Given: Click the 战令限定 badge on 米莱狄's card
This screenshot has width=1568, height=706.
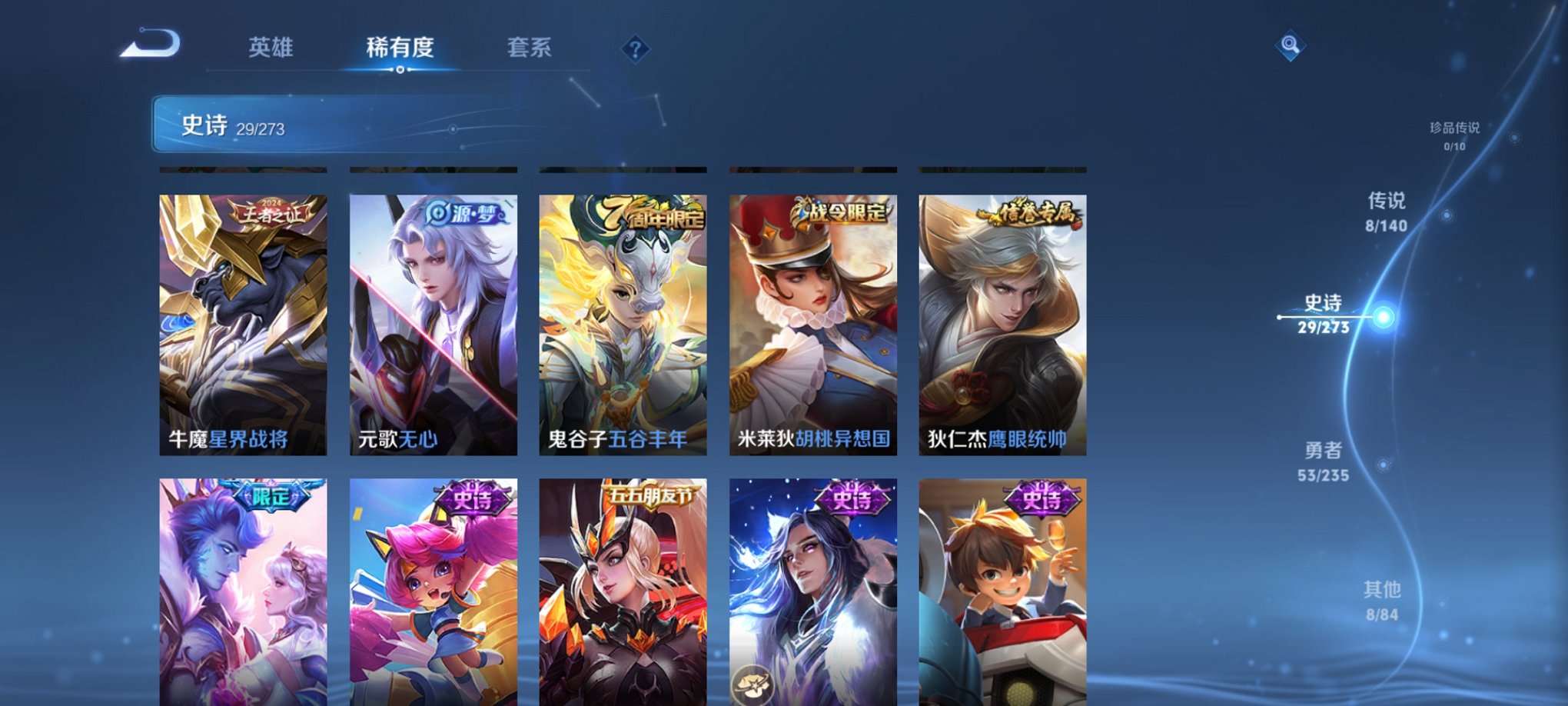Looking at the screenshot, I should 841,211.
